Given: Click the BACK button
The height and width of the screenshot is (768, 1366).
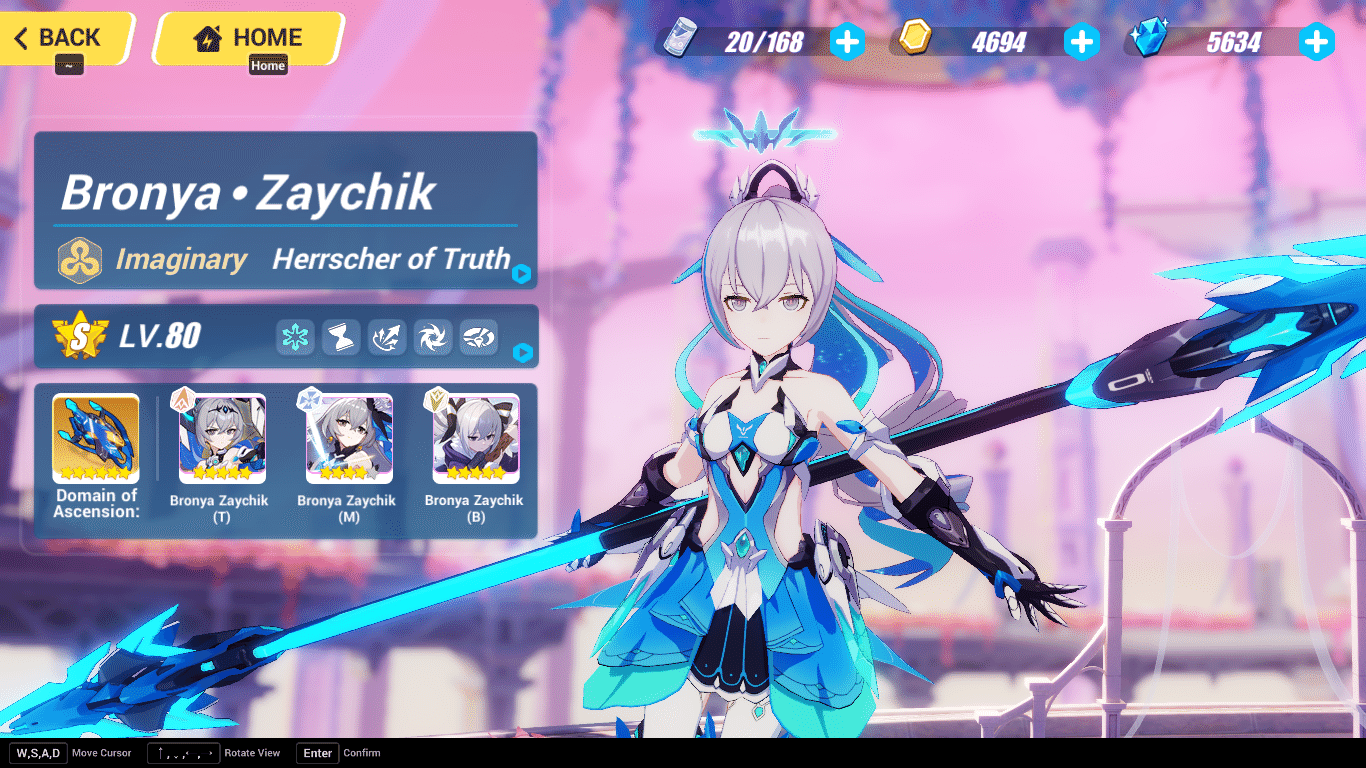Looking at the screenshot, I should pos(60,38).
